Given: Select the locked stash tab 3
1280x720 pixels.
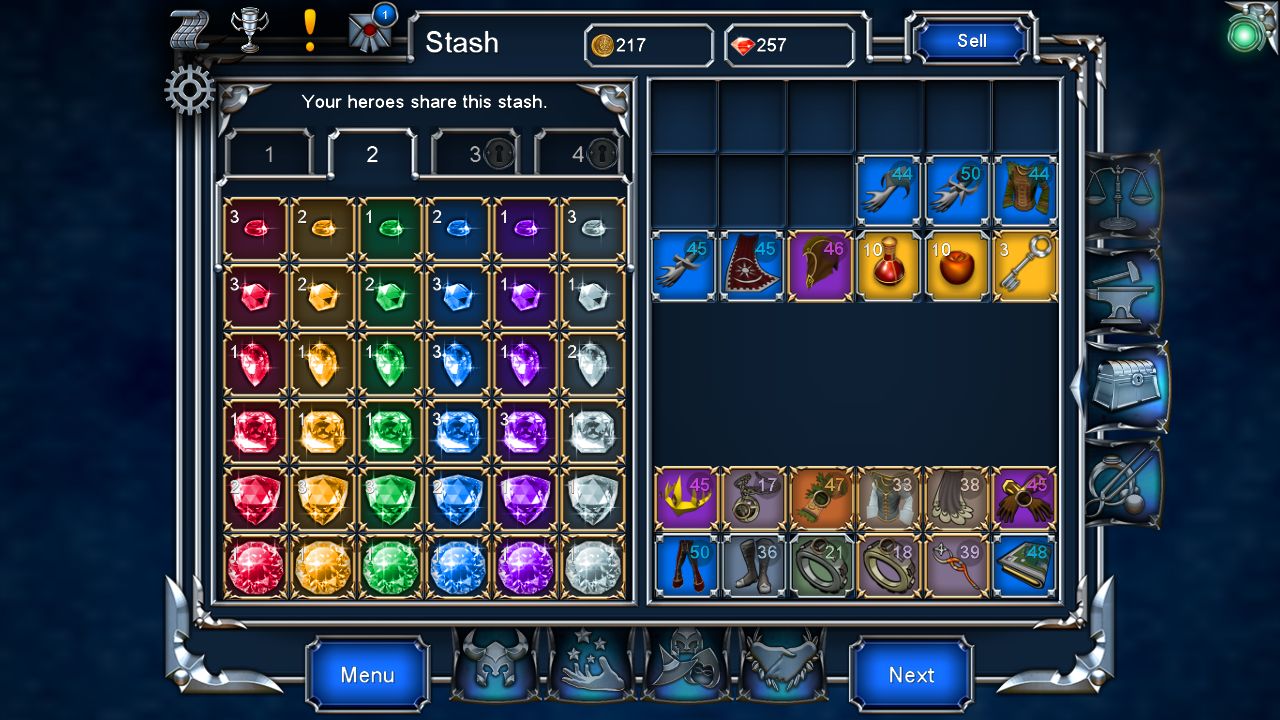Looking at the screenshot, I should tap(477, 154).
